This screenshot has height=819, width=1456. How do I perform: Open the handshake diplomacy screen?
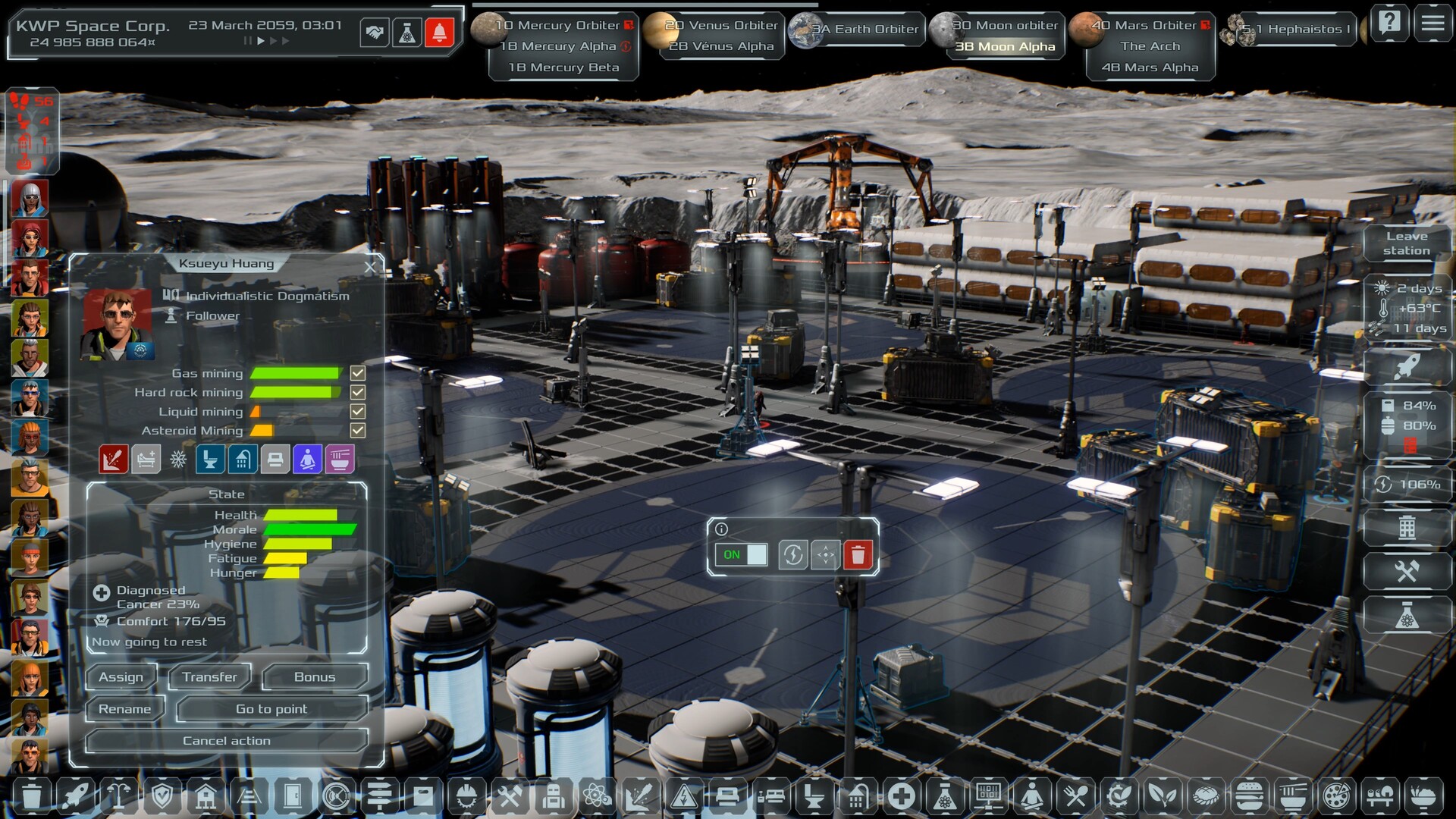click(x=375, y=33)
